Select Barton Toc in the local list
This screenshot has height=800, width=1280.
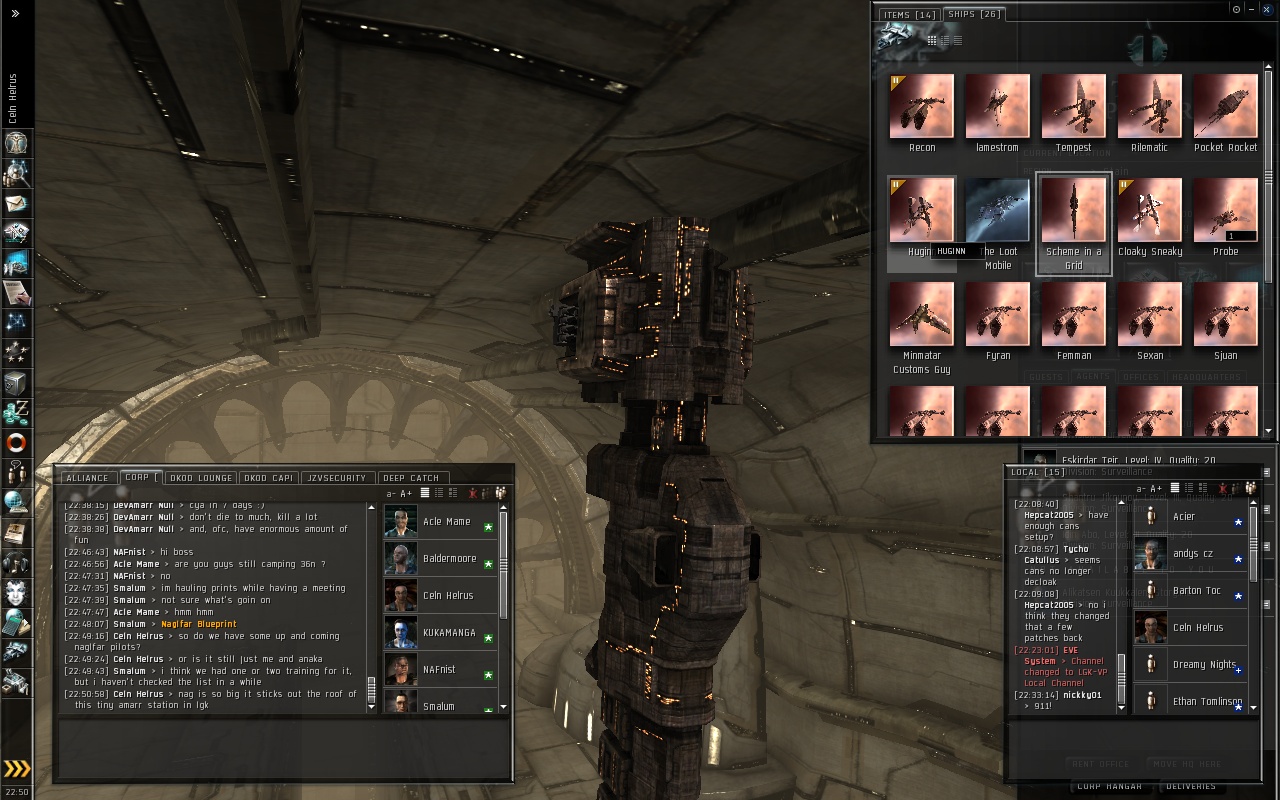click(1195, 591)
